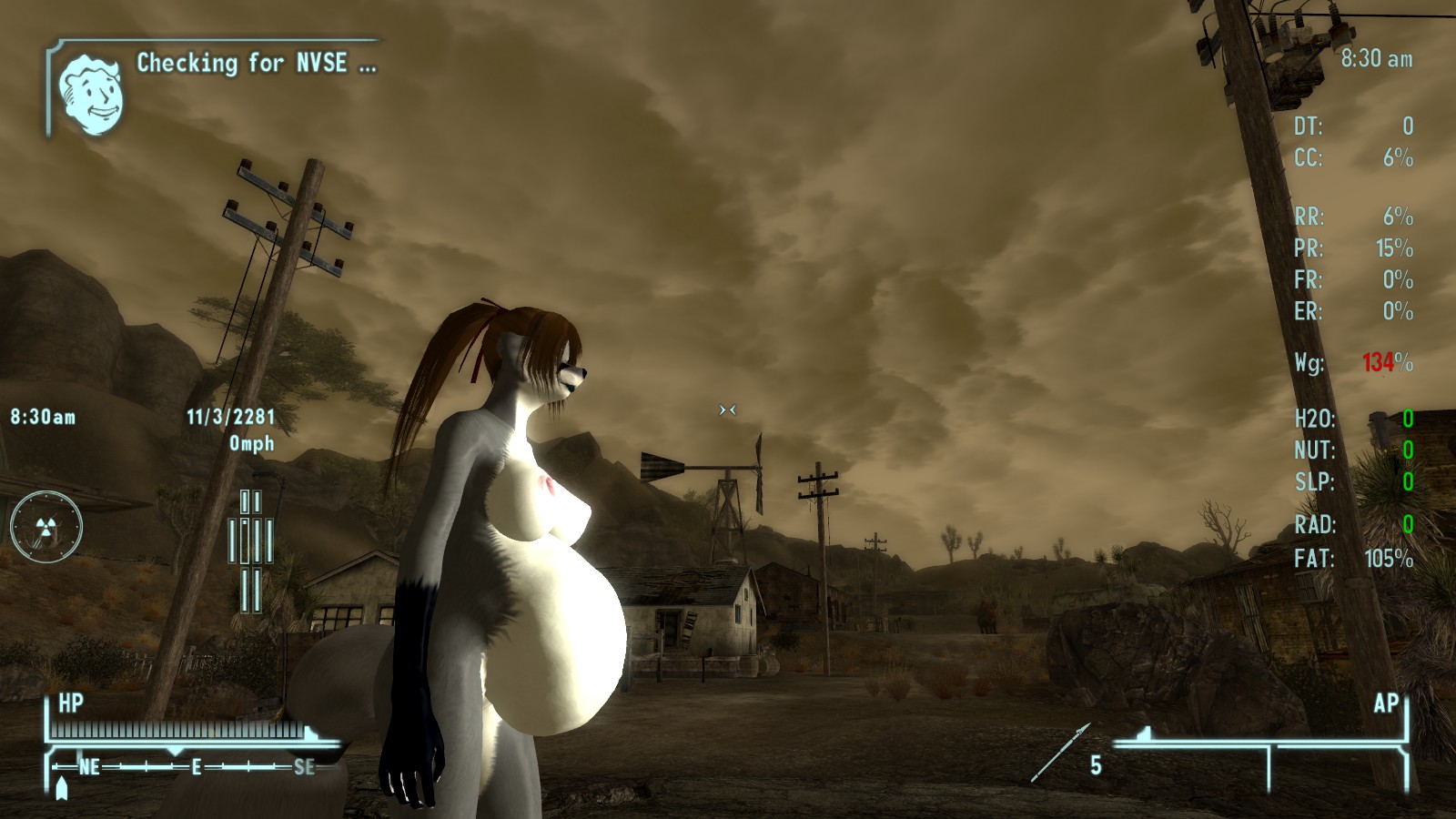This screenshot has width=1456, height=819.
Task: Click the Vault Boy notification icon
Action: point(91,94)
